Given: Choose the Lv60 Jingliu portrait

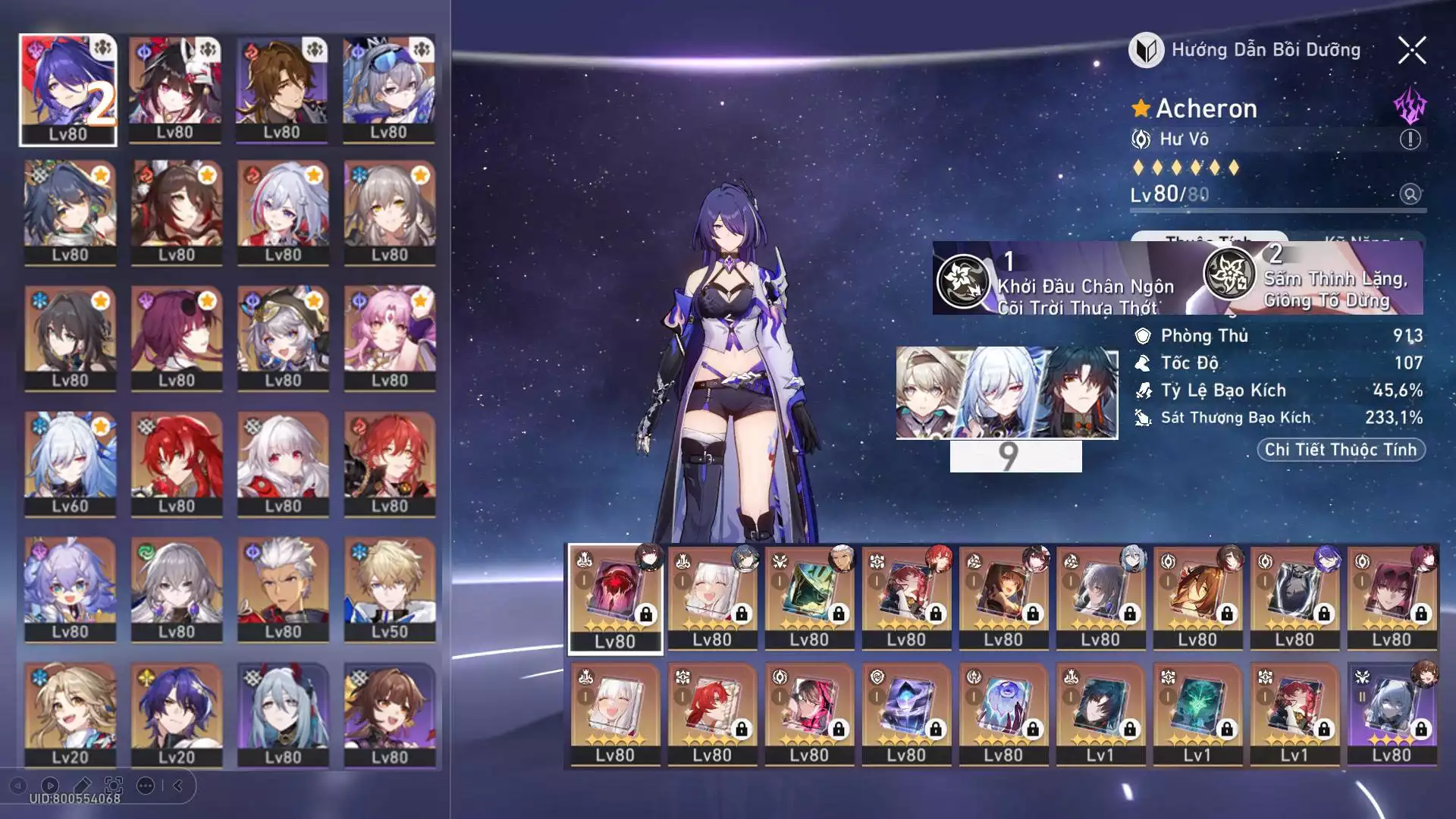Looking at the screenshot, I should click(70, 464).
